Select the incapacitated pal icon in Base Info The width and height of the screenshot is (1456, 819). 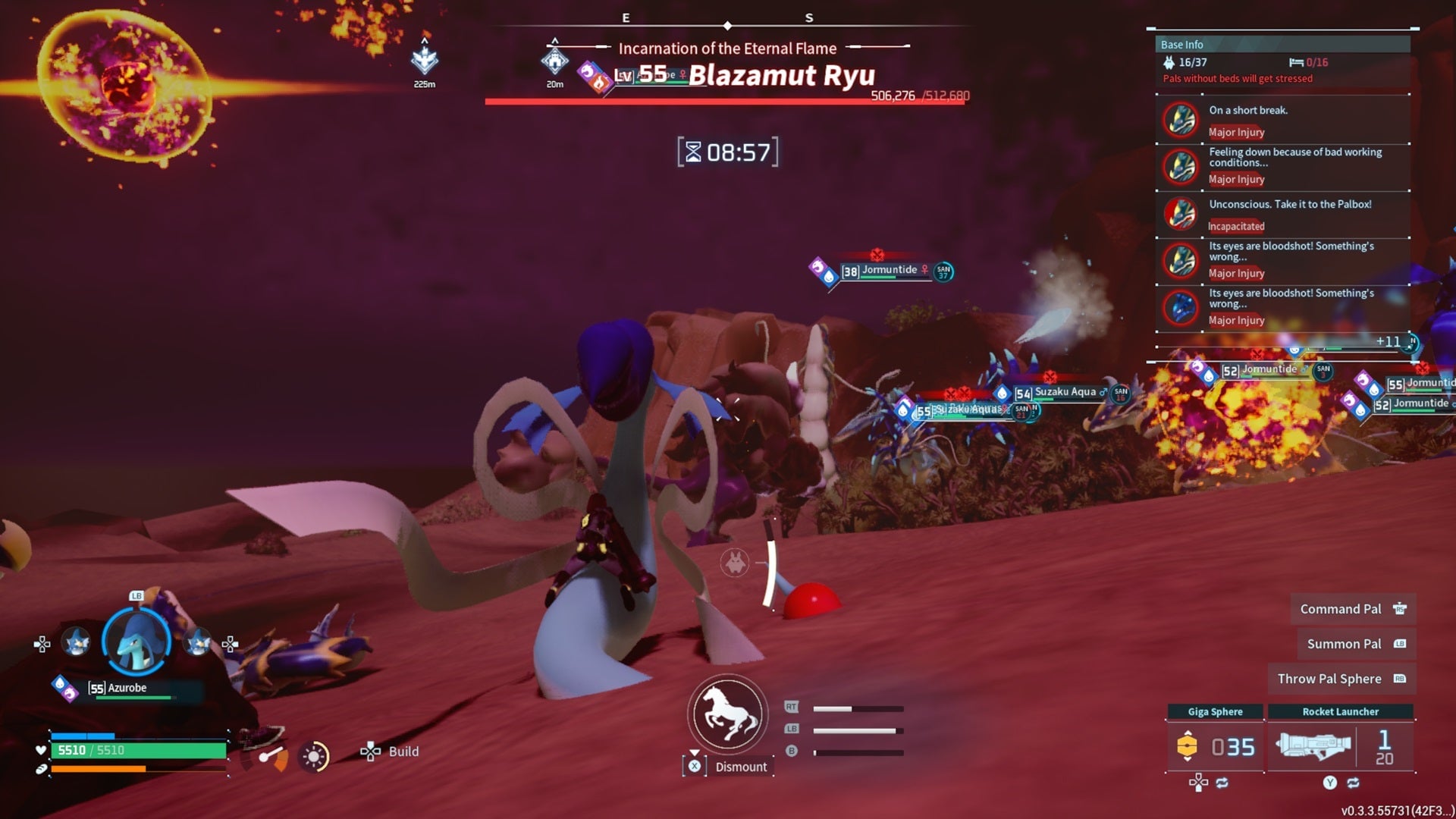(1181, 215)
